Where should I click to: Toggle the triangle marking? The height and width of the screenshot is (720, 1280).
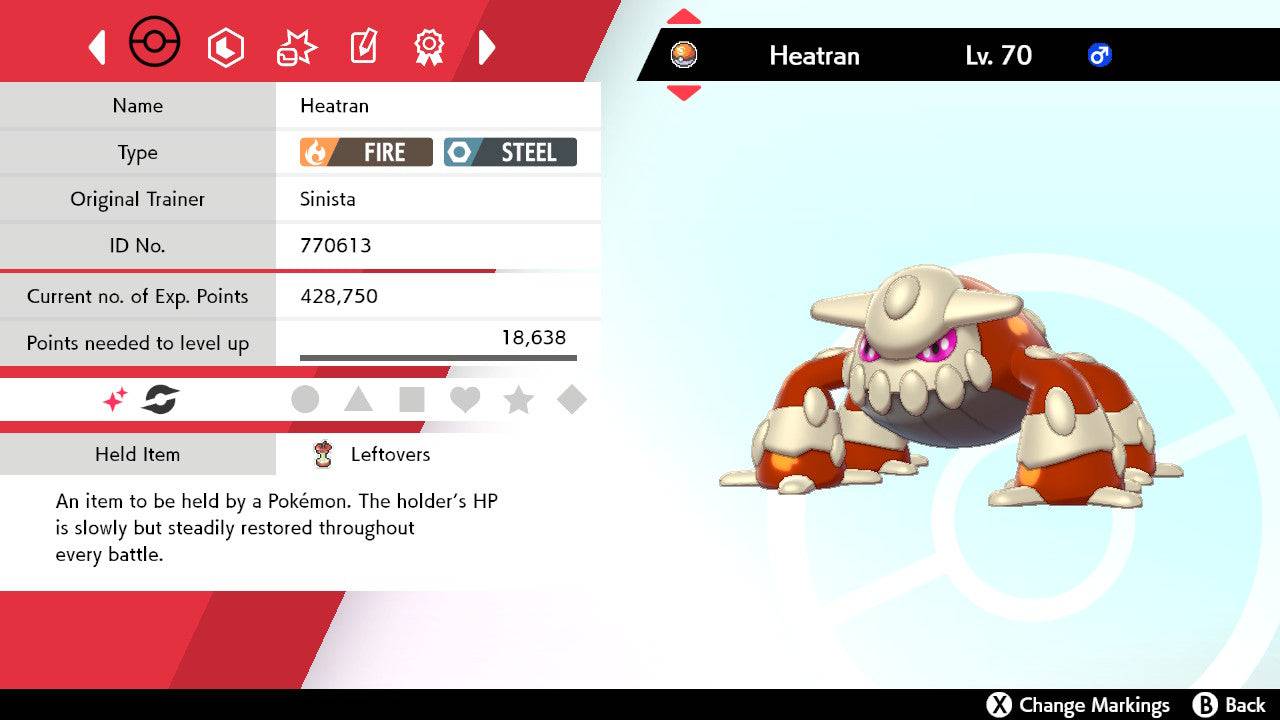358,400
